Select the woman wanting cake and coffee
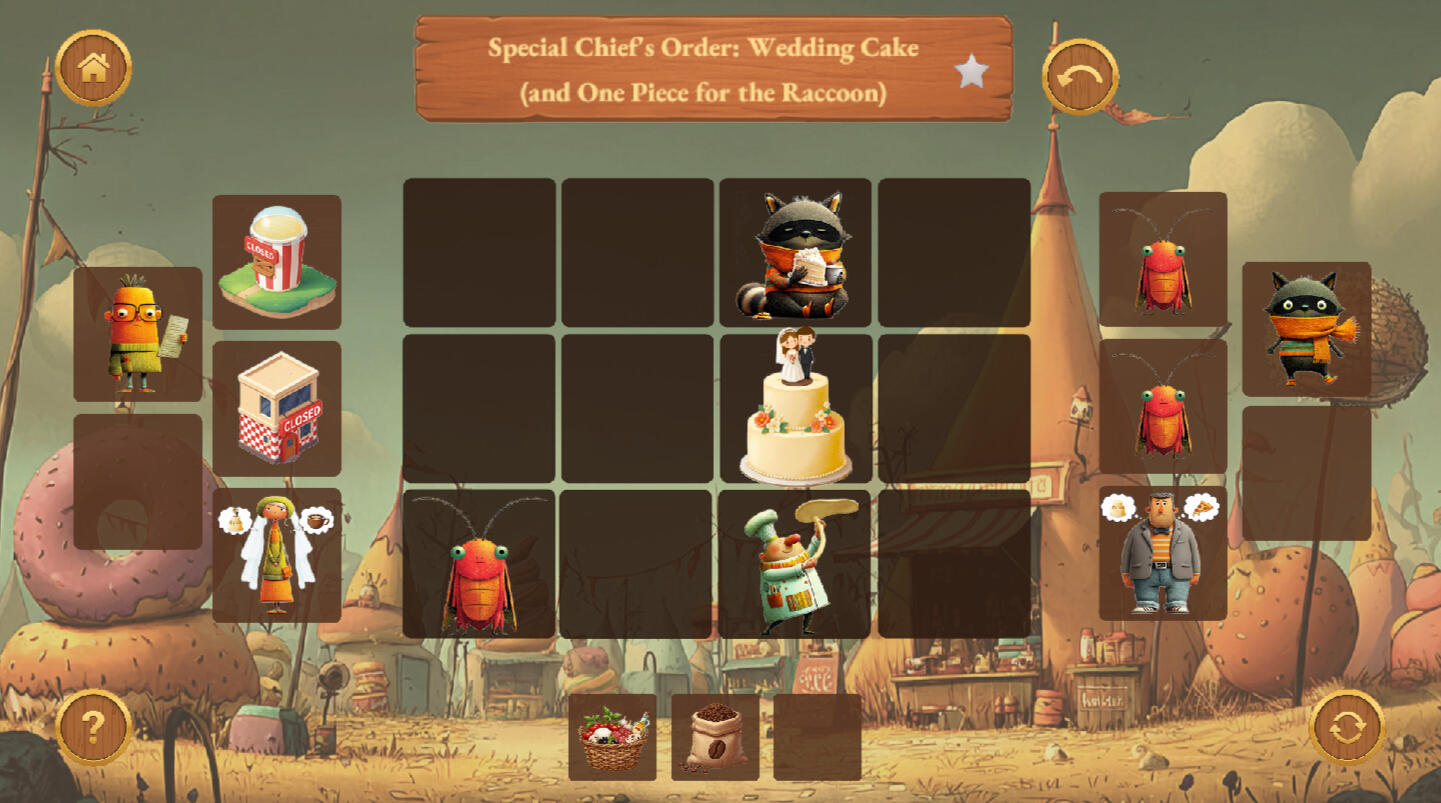 (x=277, y=555)
